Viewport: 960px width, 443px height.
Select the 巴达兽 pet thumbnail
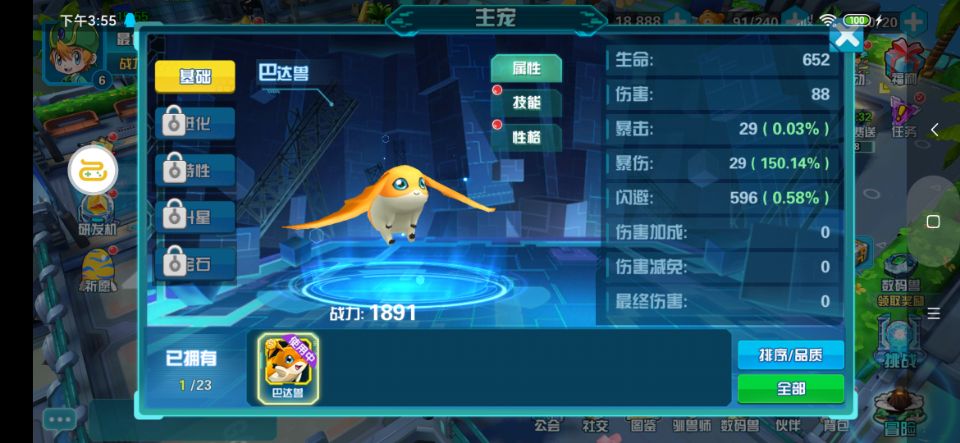coord(288,367)
